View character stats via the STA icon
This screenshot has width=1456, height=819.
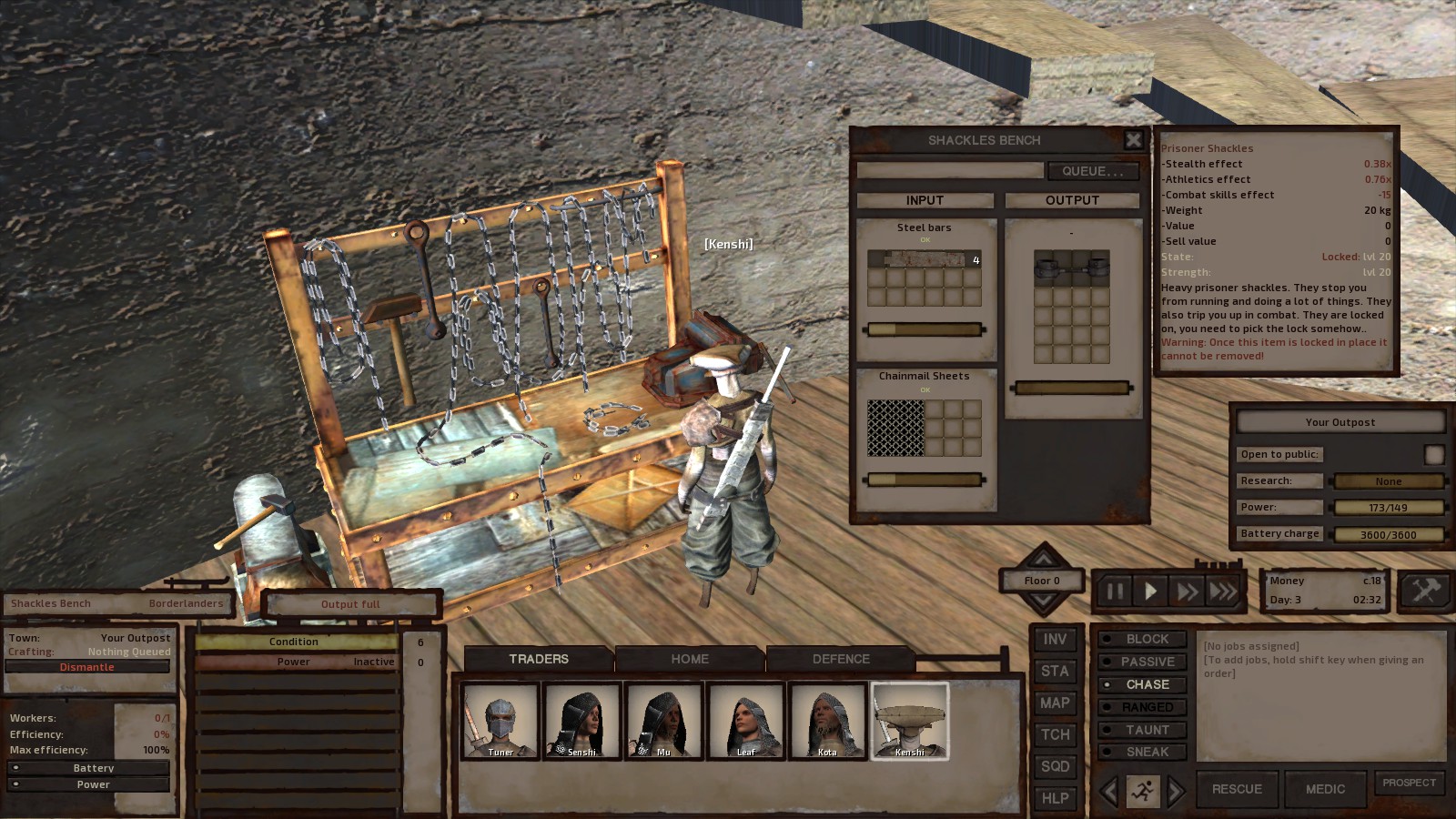1056,671
